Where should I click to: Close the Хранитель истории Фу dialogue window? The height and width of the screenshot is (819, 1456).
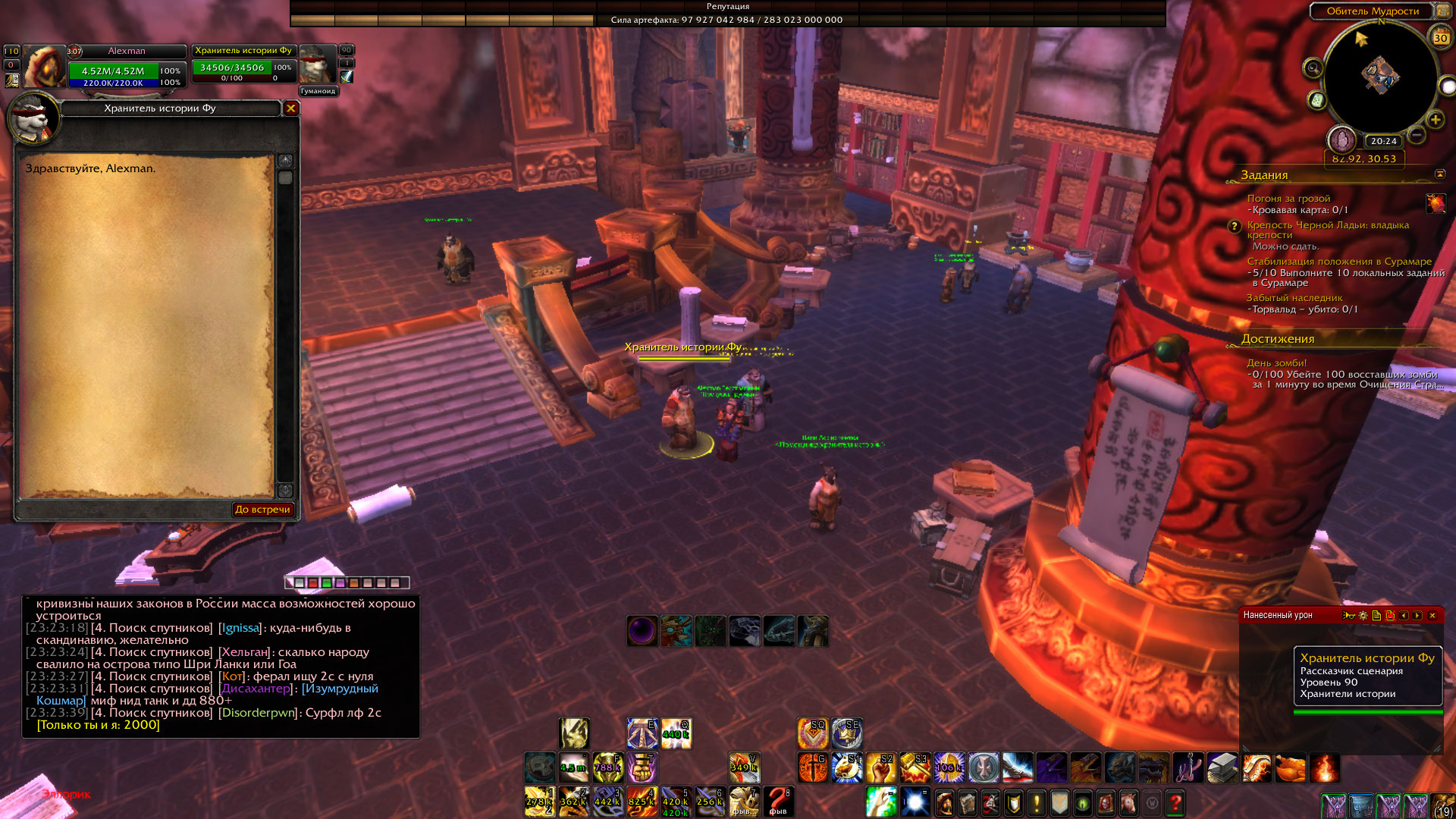[290, 108]
